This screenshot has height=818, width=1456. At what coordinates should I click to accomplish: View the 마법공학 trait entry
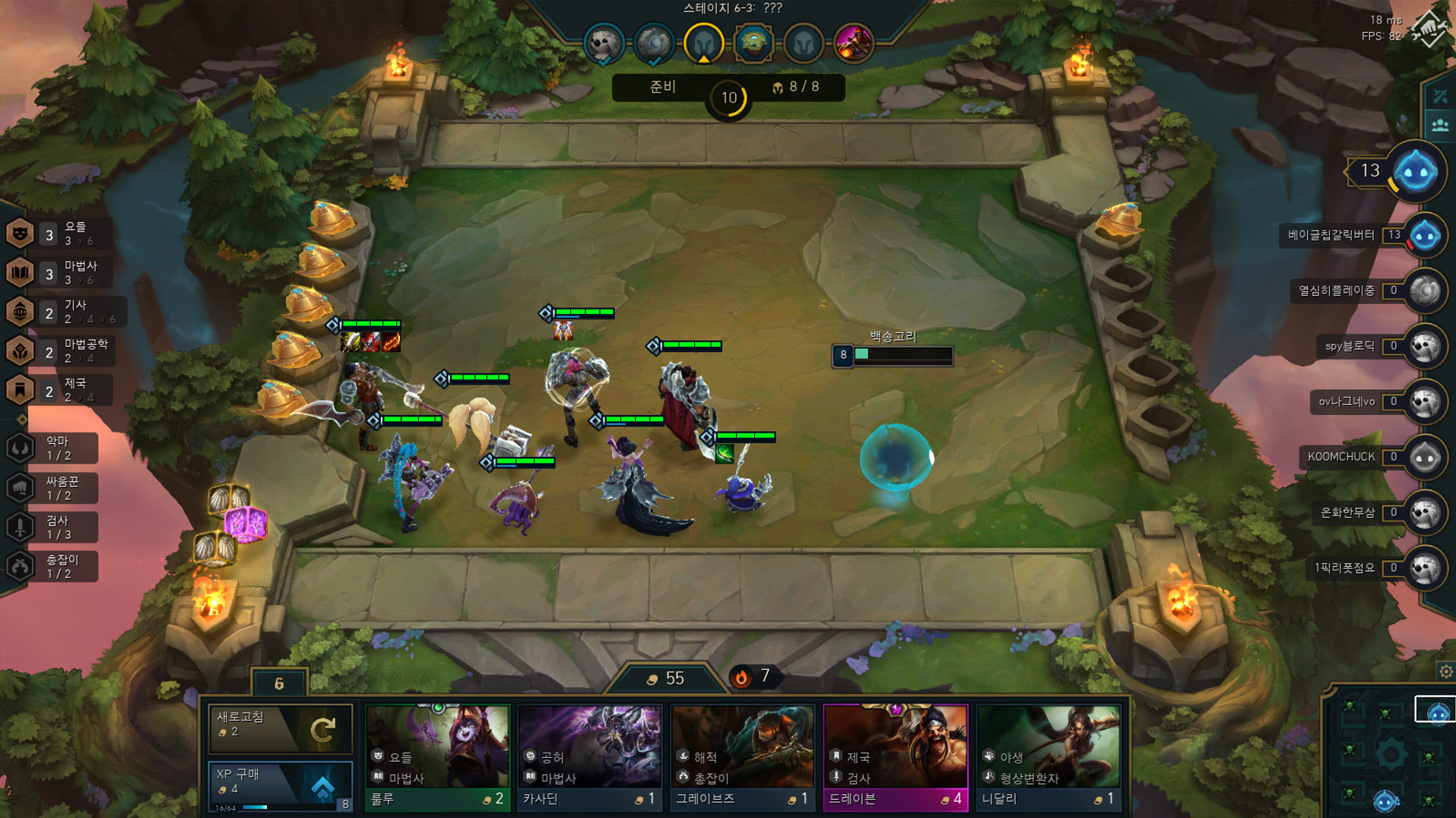point(61,350)
